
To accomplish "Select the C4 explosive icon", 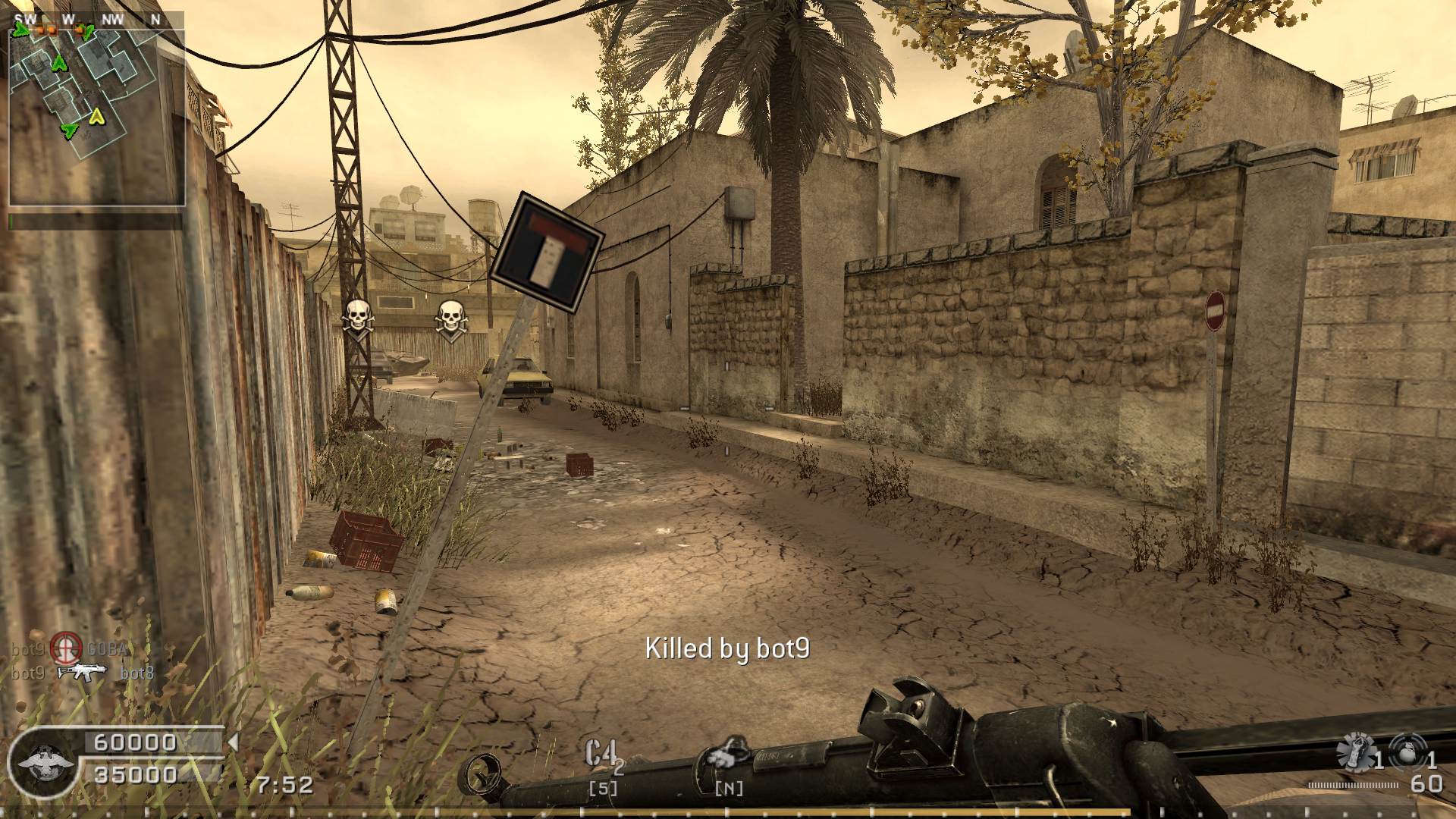I will 601,753.
